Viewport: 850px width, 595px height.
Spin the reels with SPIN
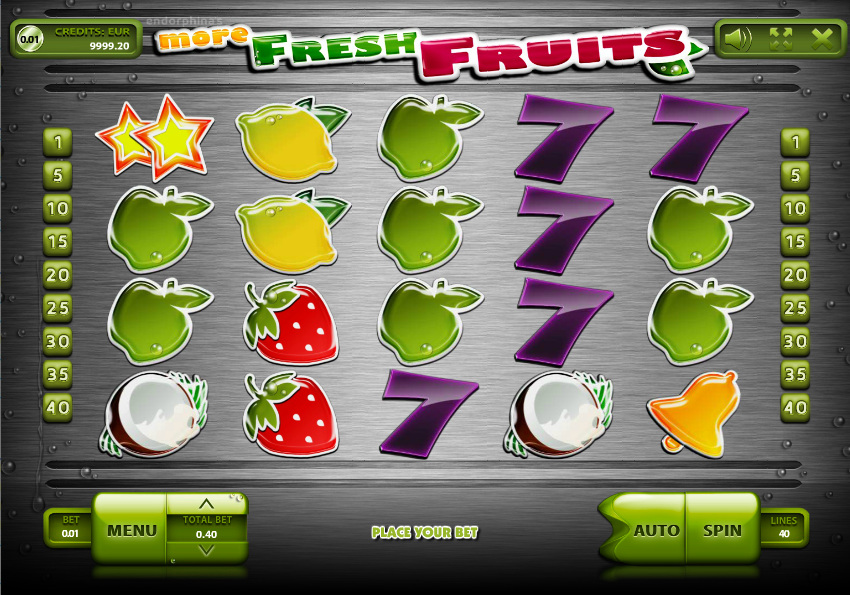click(x=722, y=529)
